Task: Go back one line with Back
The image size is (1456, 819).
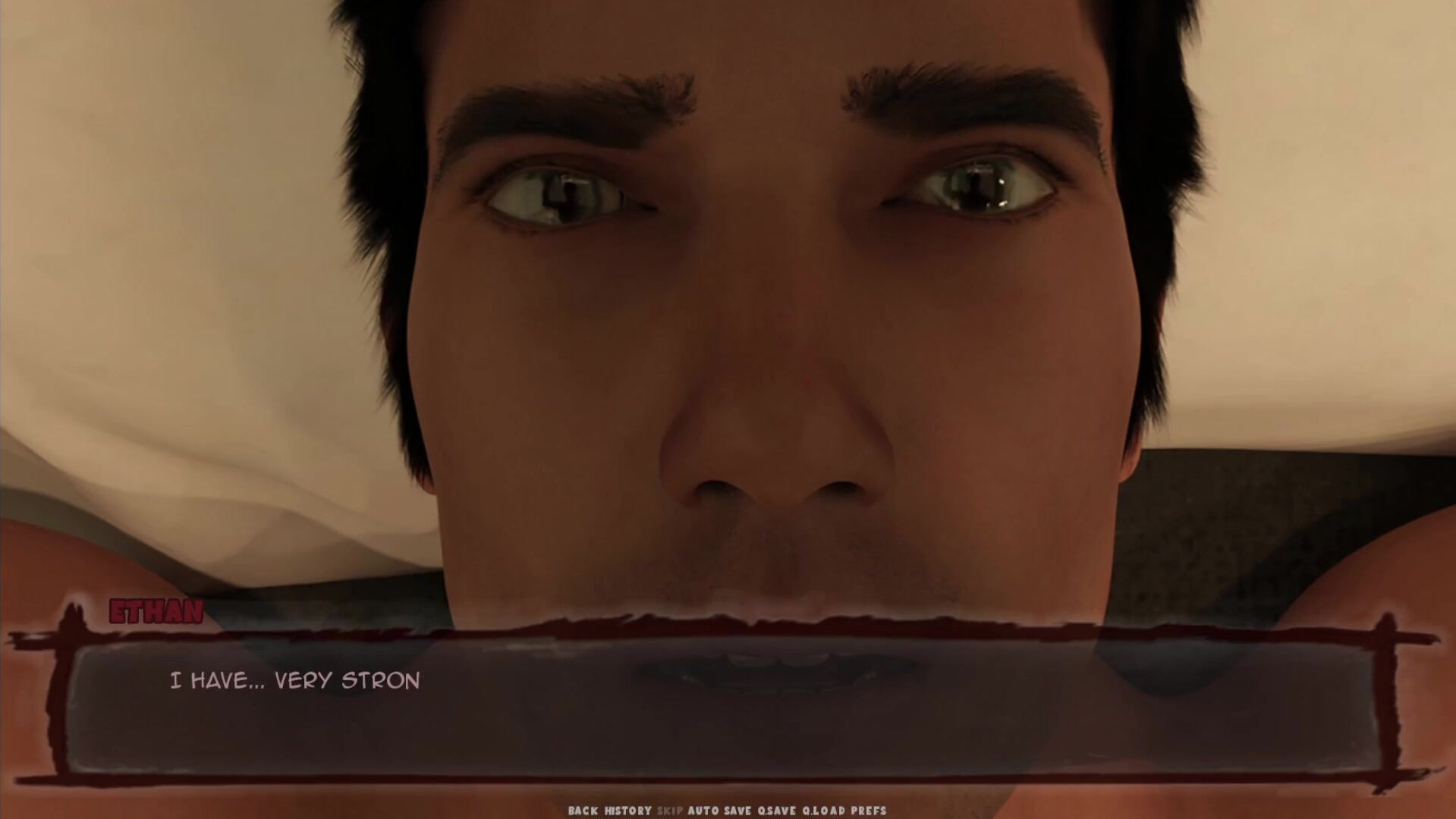Action: coord(583,811)
